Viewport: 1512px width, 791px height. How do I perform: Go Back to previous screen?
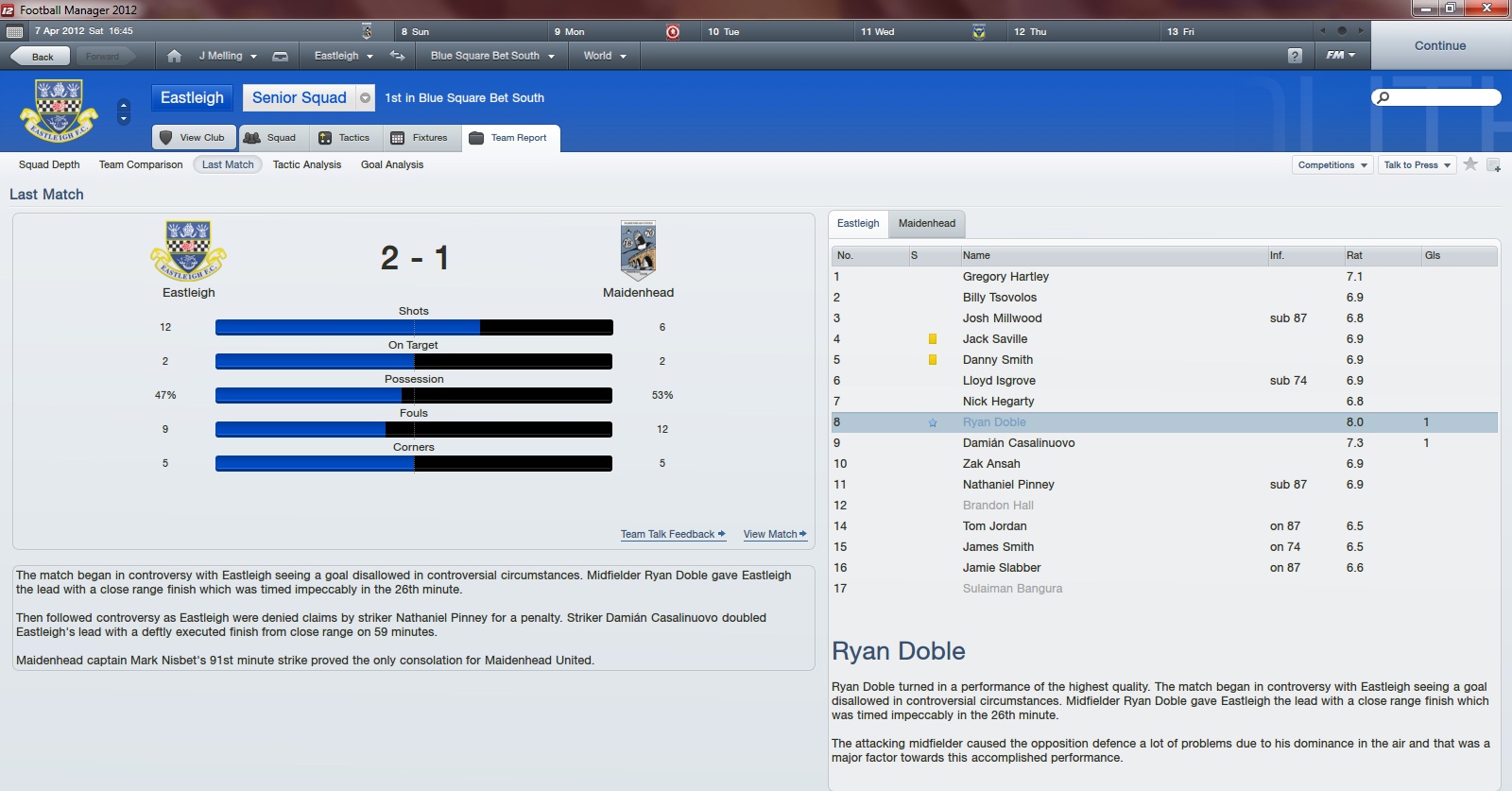tap(41, 57)
